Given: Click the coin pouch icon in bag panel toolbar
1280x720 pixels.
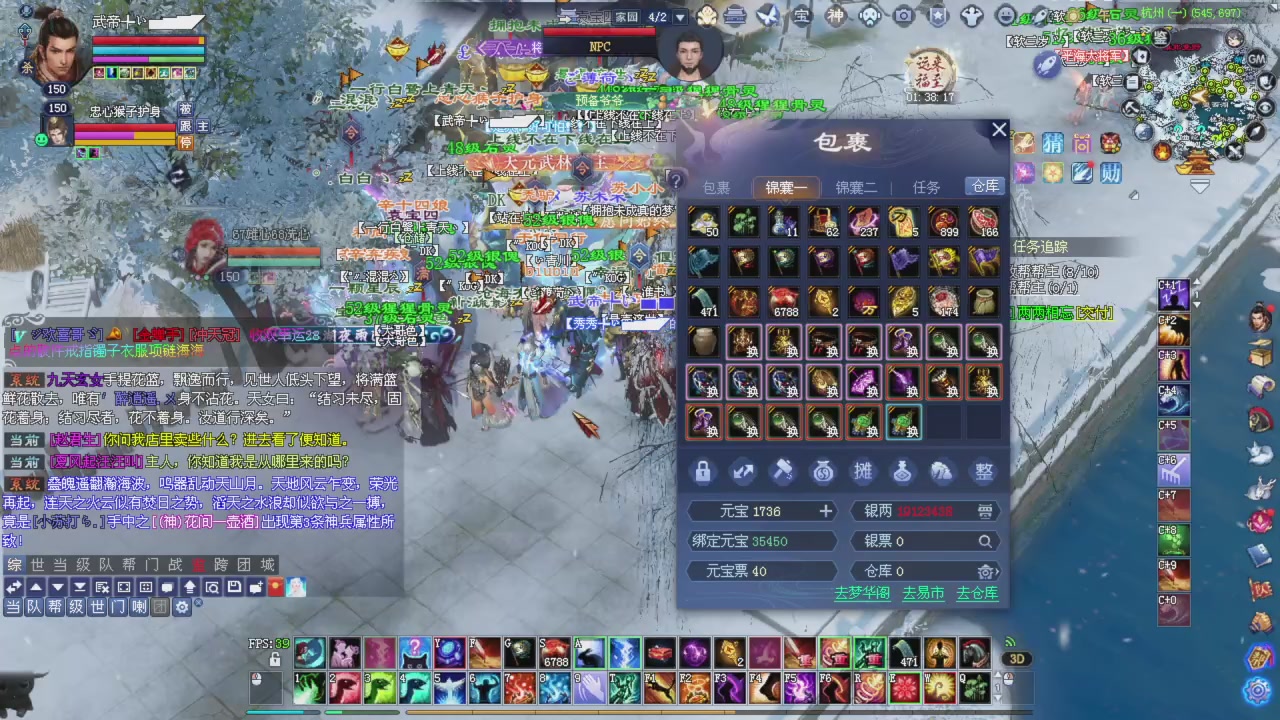Looking at the screenshot, I should pyautogui.click(x=823, y=470).
